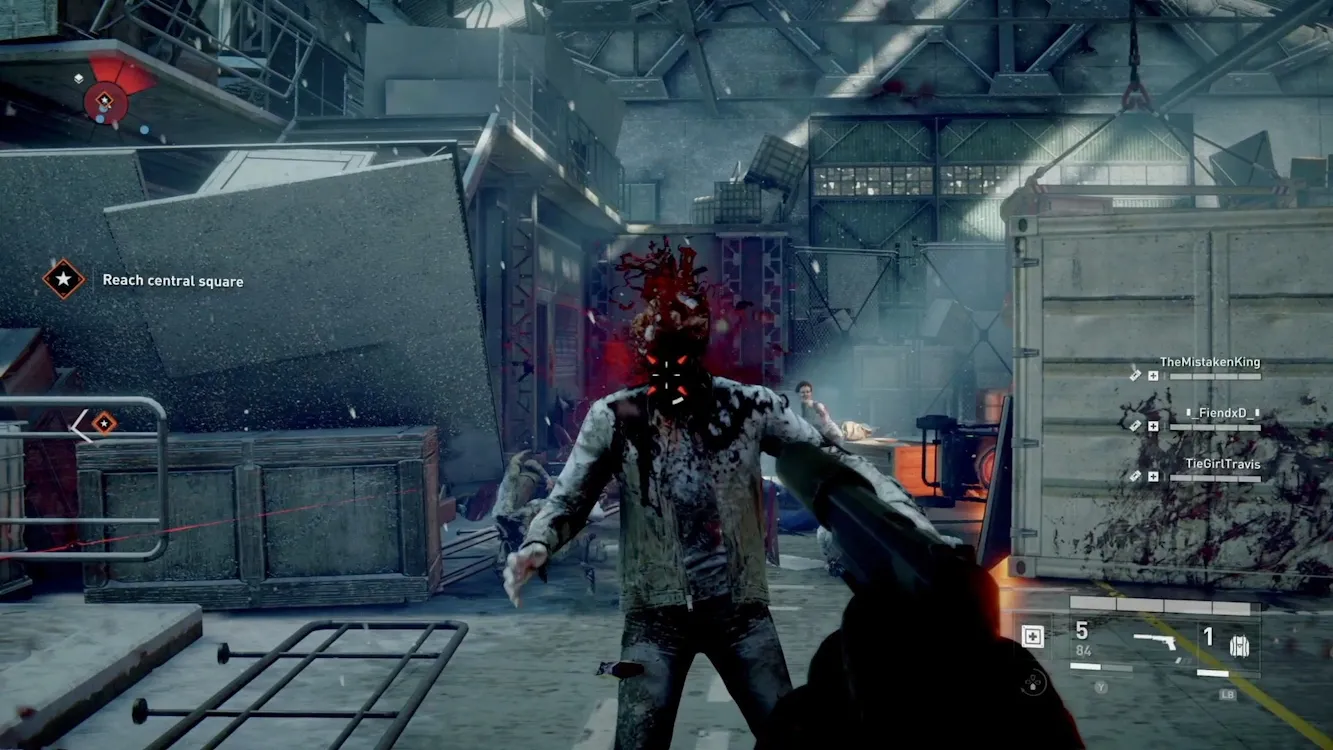Select teammate _FiendxD_ in the squad list
This screenshot has width=1333, height=750.
(1222, 413)
